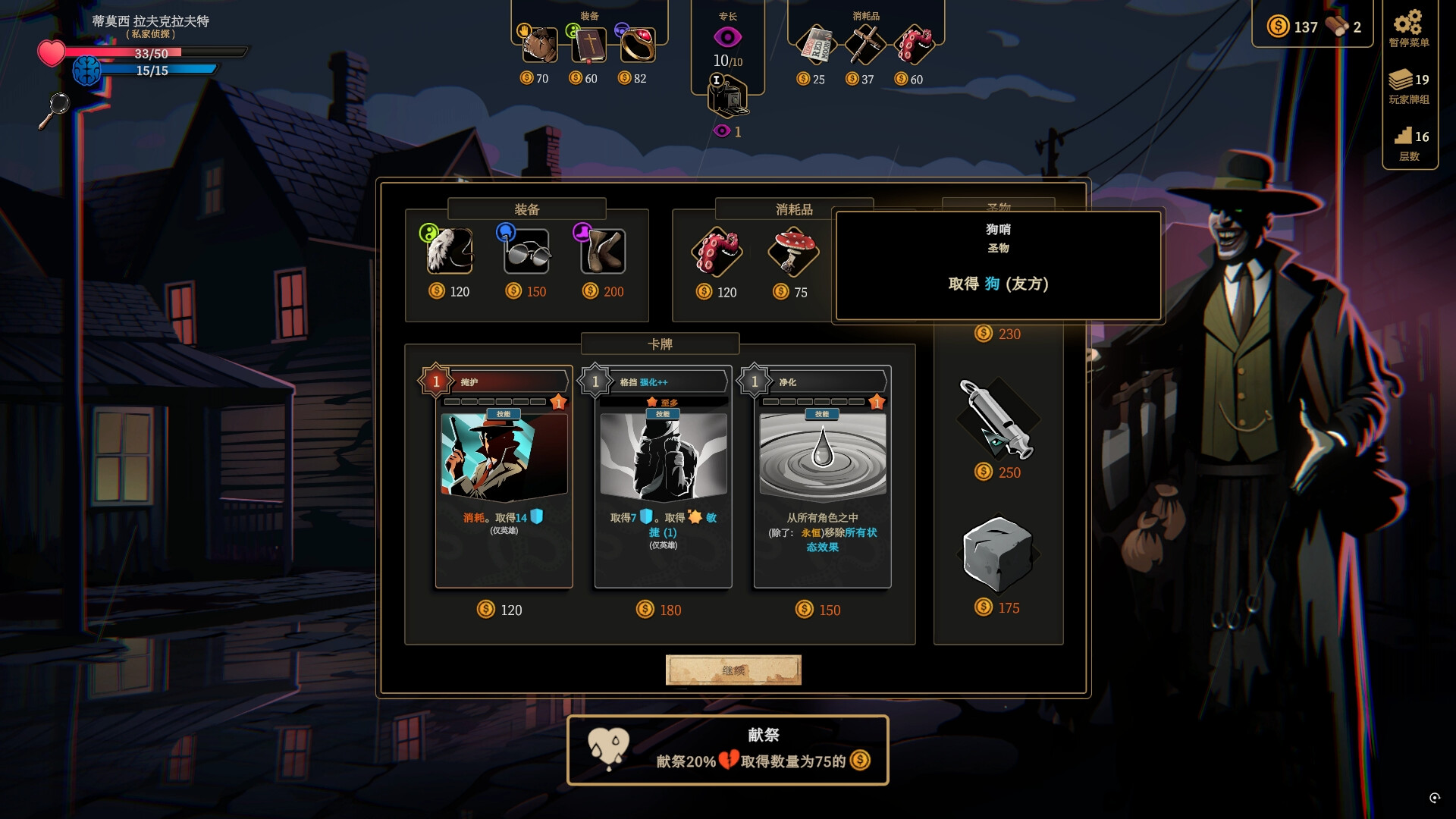Open the 暂停菜单 pause menu
This screenshot has width=1456, height=819.
tap(1409, 28)
